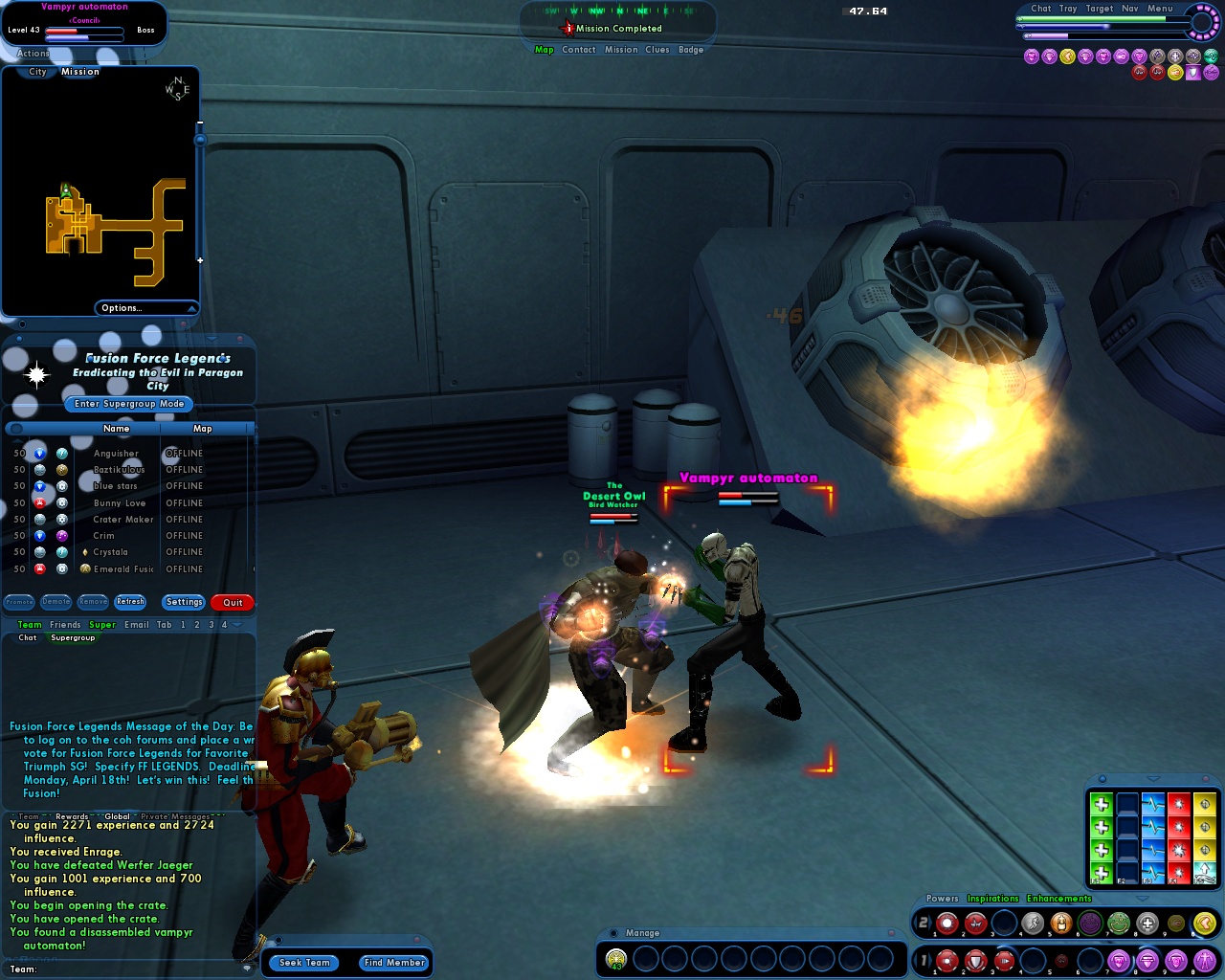Click the orange bottle power icon in tray 2
The image size is (1225, 980).
1061,924
